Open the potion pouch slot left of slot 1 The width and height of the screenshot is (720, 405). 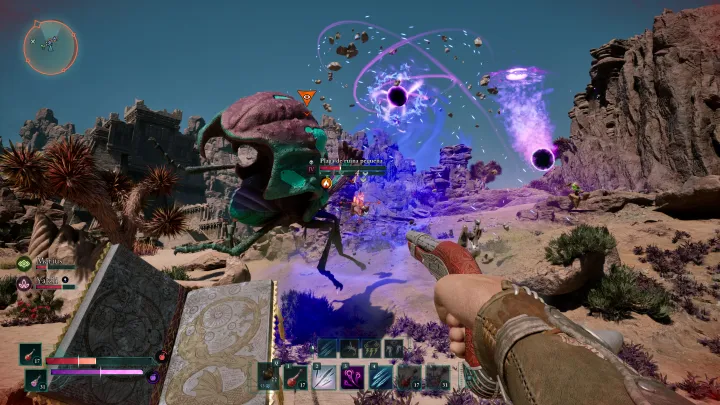[x=268, y=376]
